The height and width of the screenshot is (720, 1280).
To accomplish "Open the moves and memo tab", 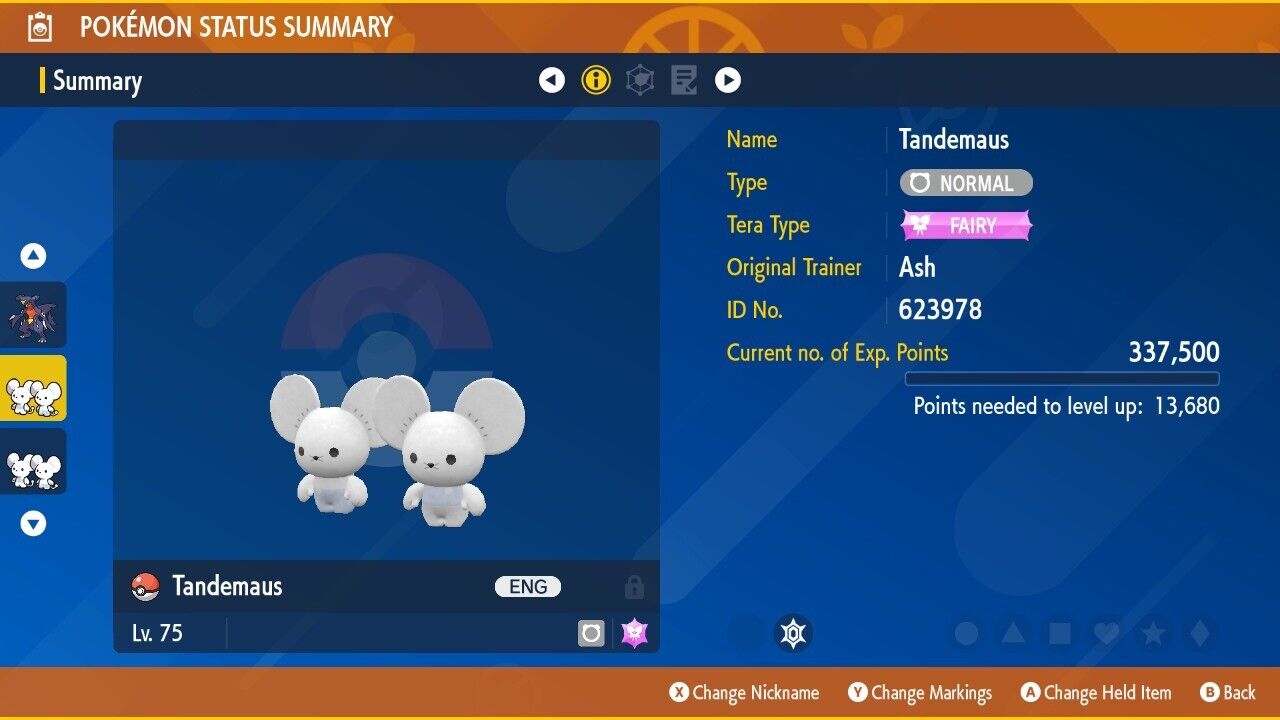I will pyautogui.click(x=684, y=80).
